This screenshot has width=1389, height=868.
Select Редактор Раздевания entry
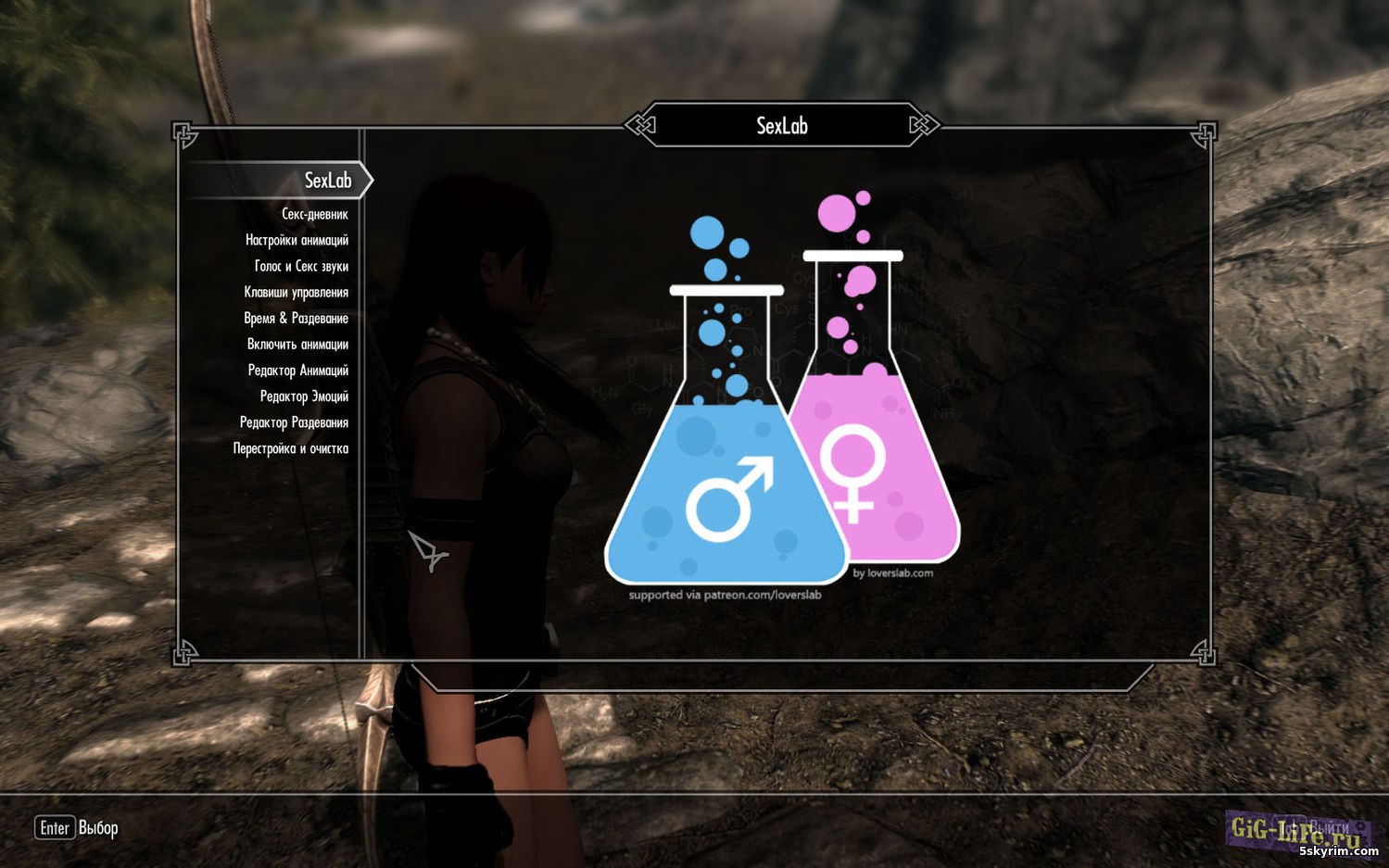pos(294,422)
